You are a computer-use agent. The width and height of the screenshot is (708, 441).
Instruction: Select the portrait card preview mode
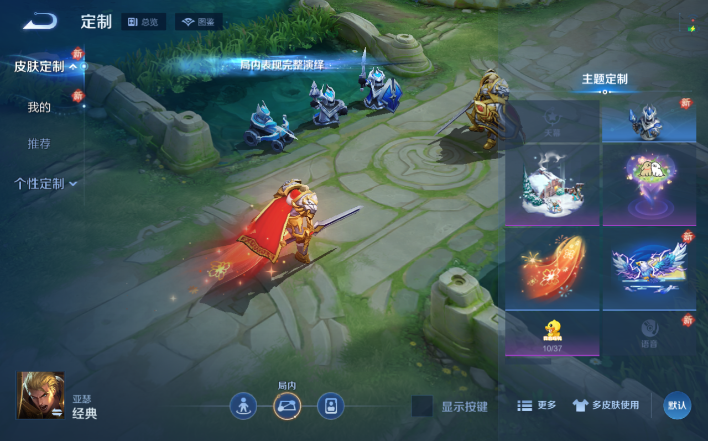point(331,405)
